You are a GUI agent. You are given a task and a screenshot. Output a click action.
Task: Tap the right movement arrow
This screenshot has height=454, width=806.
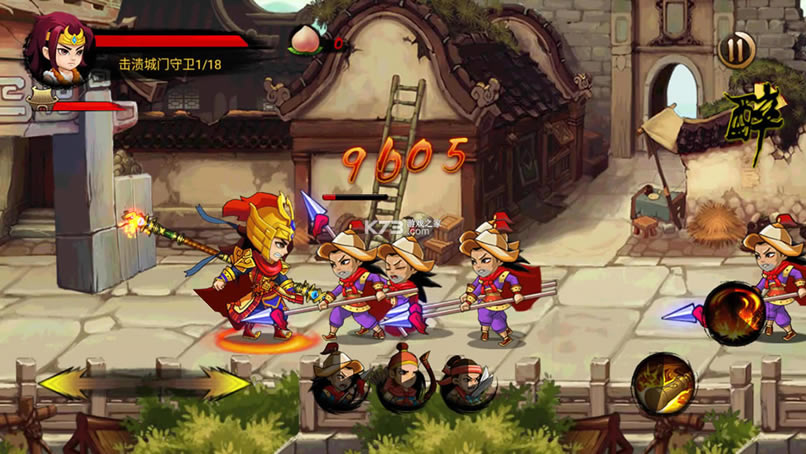222,383
